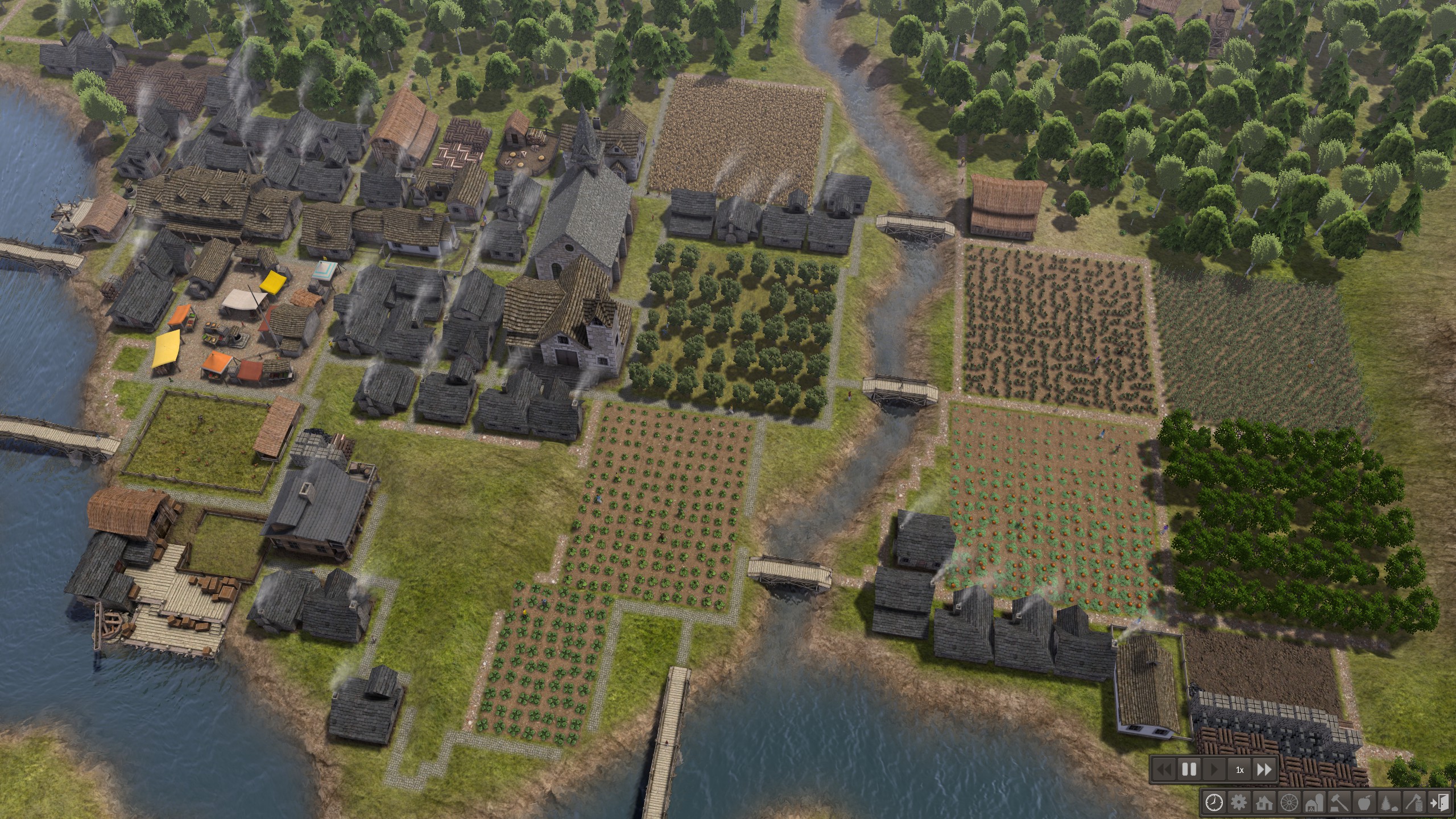Pause the game simulation
Image resolution: width=1456 pixels, height=819 pixels.
coord(1189,770)
